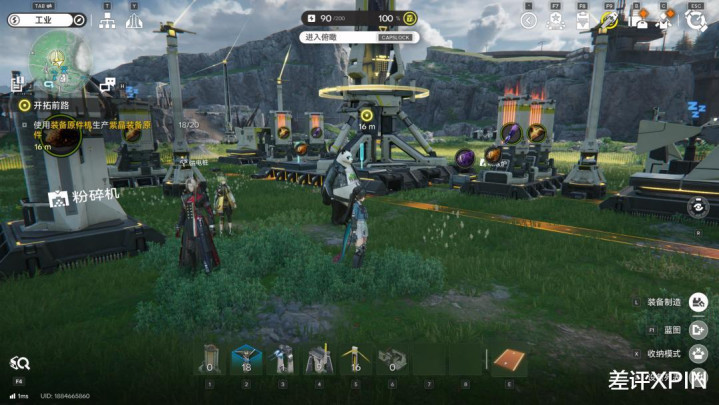
Task: Open the tech tree hierarchy icon
Action: pyautogui.click(x=107, y=22)
